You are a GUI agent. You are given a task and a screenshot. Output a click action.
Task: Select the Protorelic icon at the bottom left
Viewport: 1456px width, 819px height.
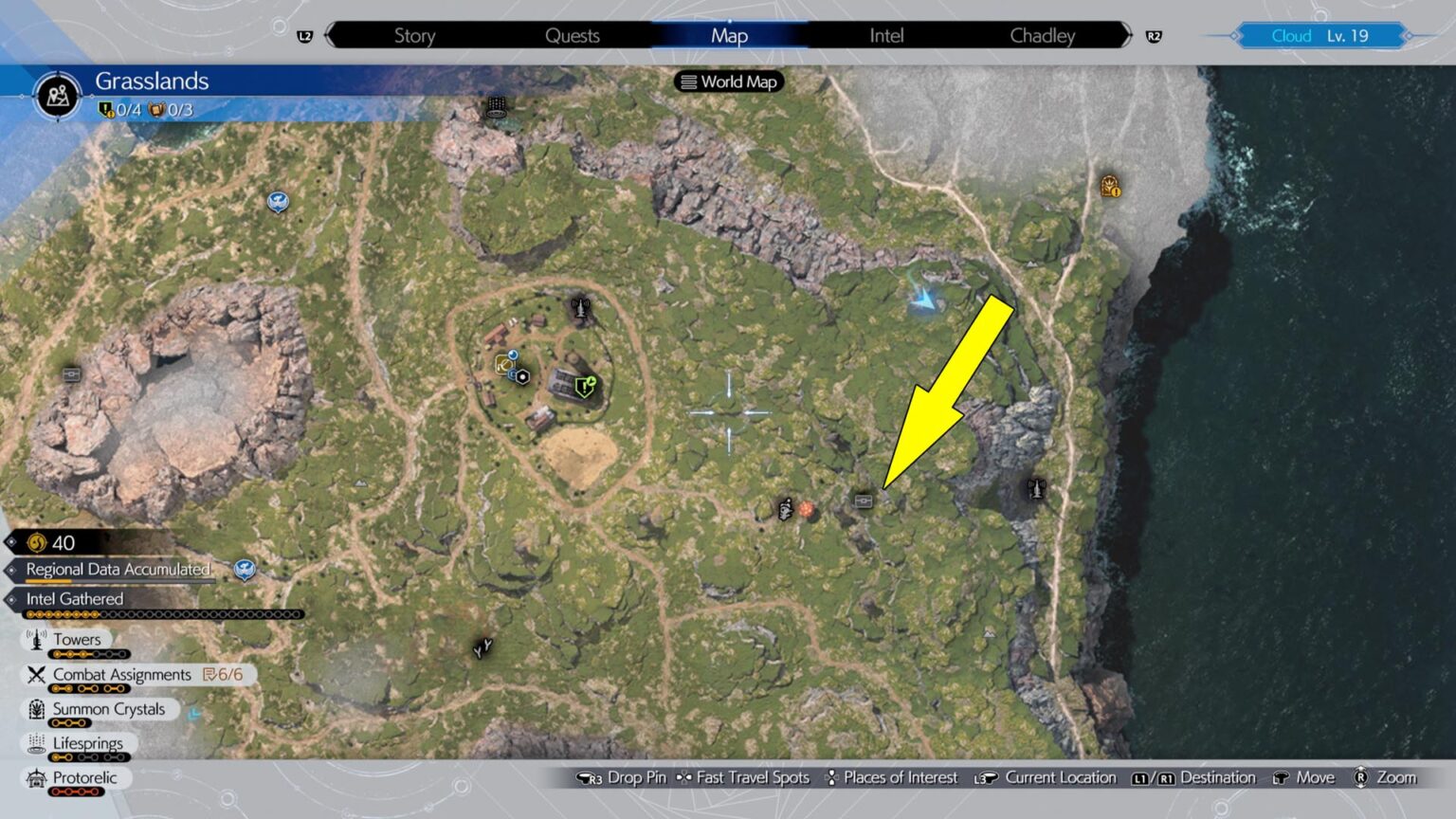click(x=36, y=777)
